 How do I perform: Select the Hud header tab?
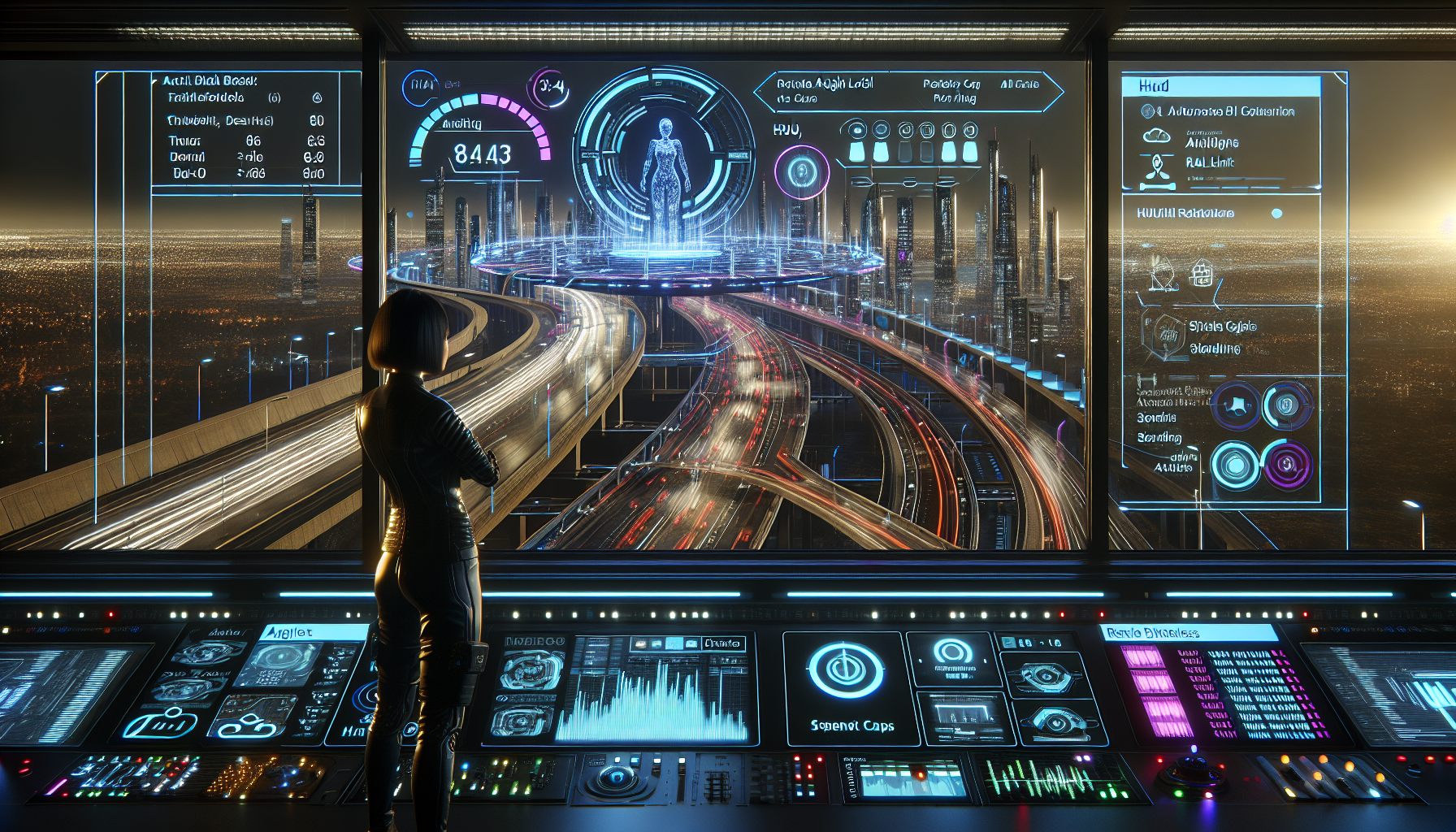[1220, 86]
